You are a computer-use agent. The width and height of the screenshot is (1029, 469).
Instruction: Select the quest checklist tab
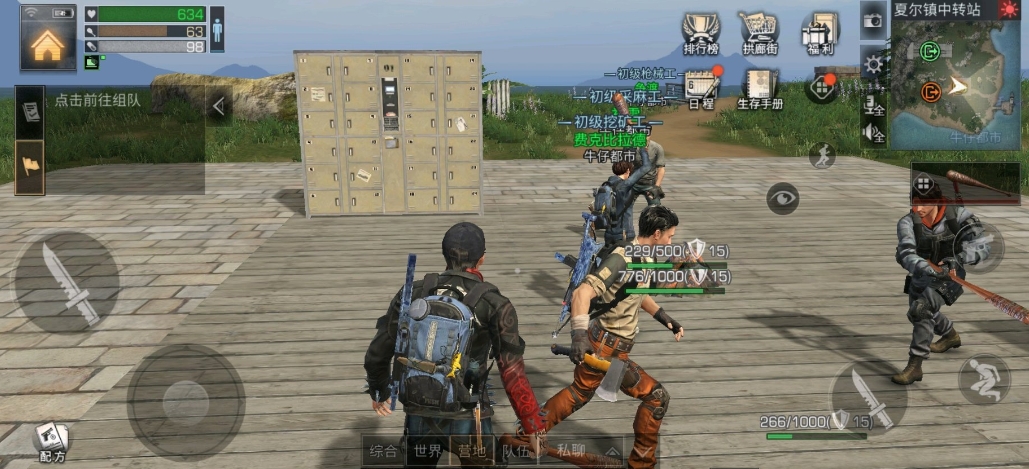pos(30,110)
